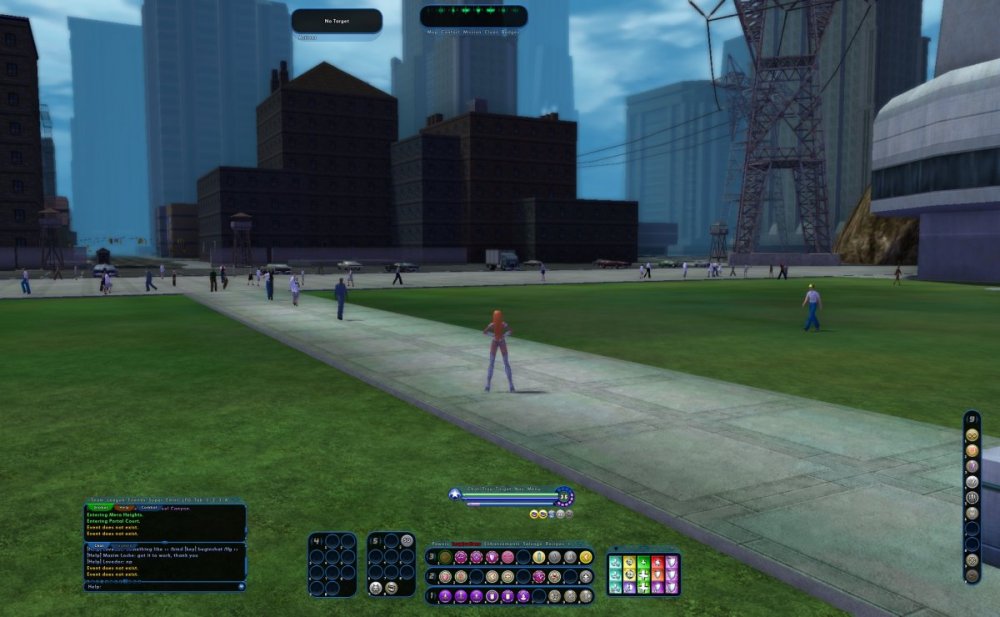
Task: Use the red inspiration in the top row
Action: click(x=657, y=562)
